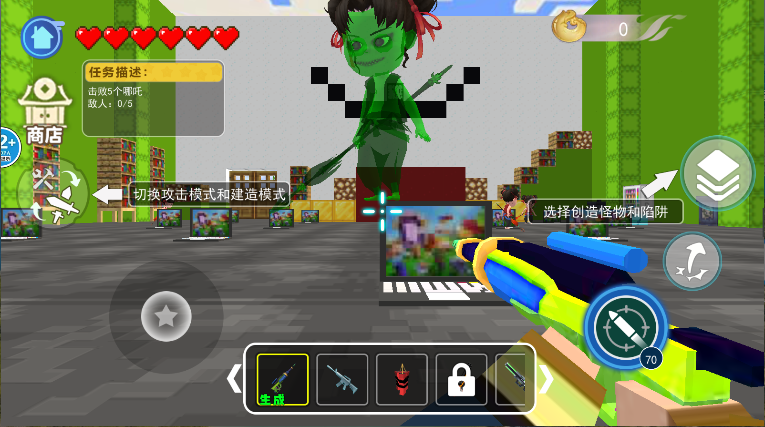
Task: Tap the jump arrow button
Action: coord(692,260)
